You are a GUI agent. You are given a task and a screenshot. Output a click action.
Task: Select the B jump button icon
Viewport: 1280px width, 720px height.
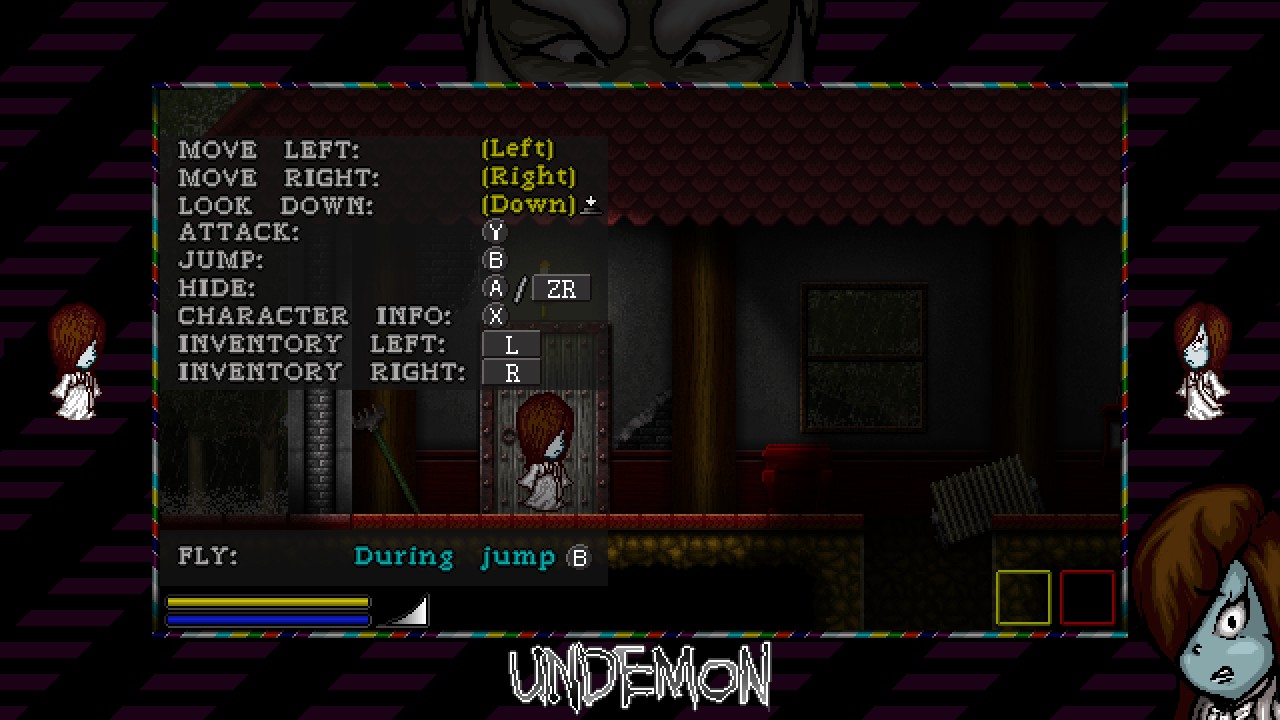494,259
